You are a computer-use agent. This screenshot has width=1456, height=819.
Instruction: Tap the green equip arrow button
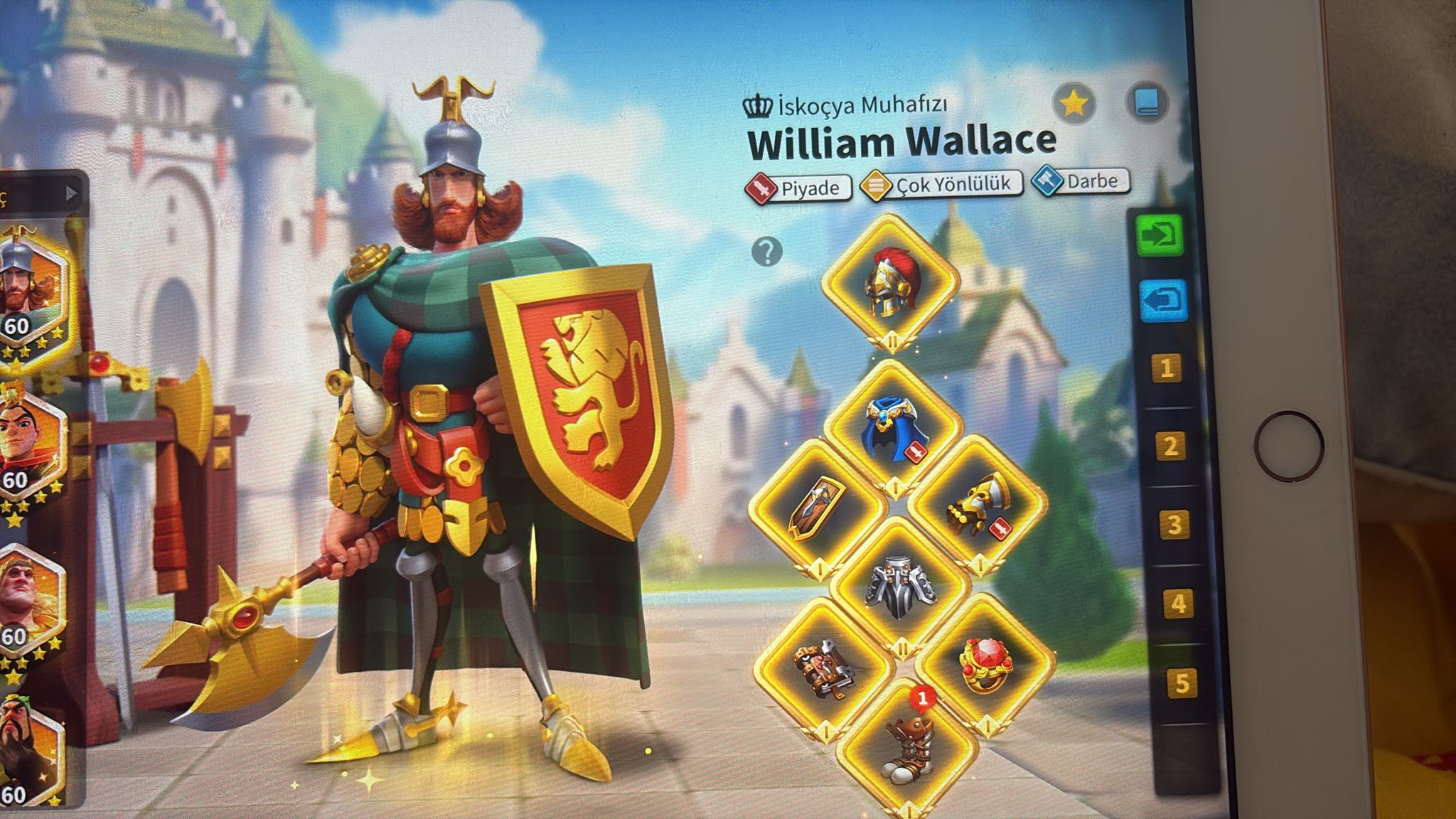click(x=1160, y=235)
